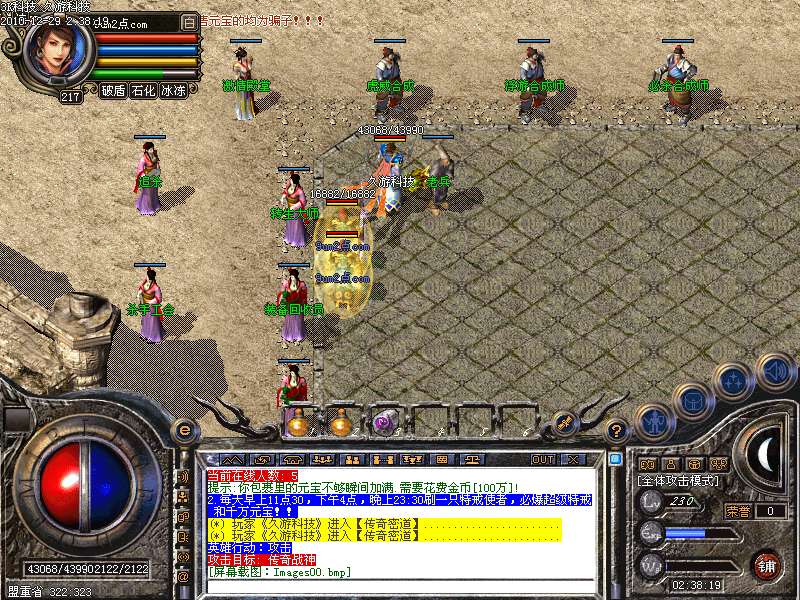Activate the 石化 skill button
Screen dimensions: 800x600
144,90
